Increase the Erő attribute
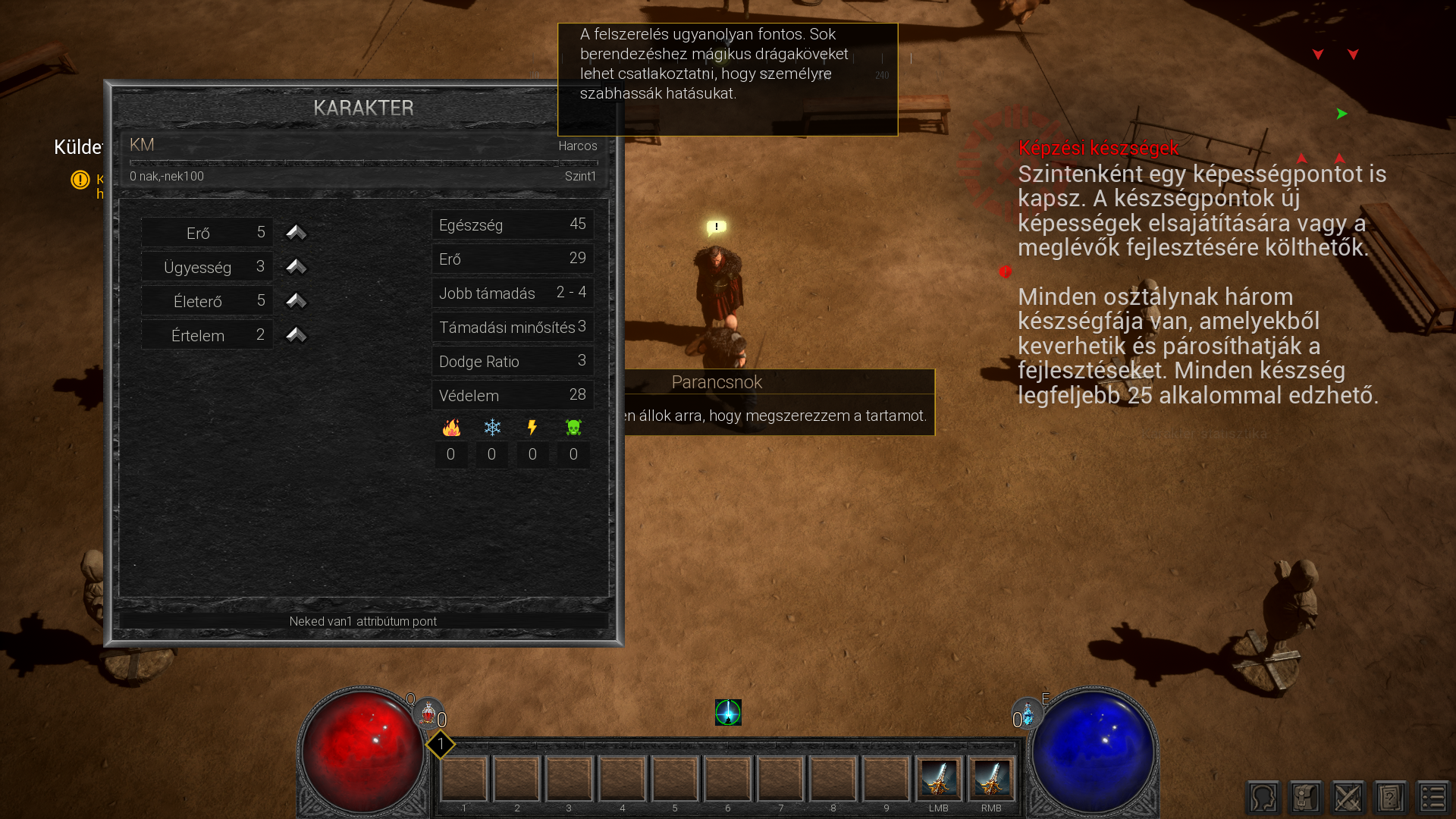Image resolution: width=1456 pixels, height=819 pixels. pyautogui.click(x=296, y=232)
